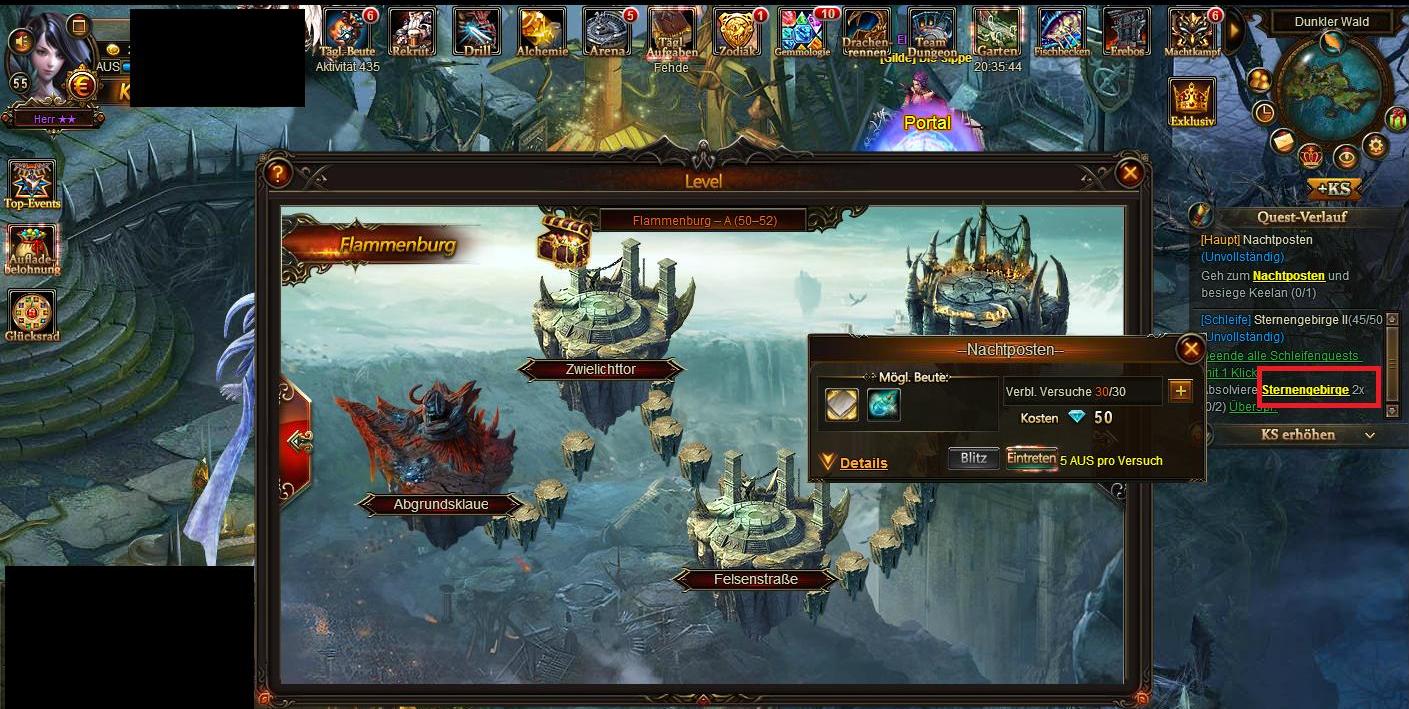Close the Nachtposten popup
The height and width of the screenshot is (709, 1409).
1190,348
